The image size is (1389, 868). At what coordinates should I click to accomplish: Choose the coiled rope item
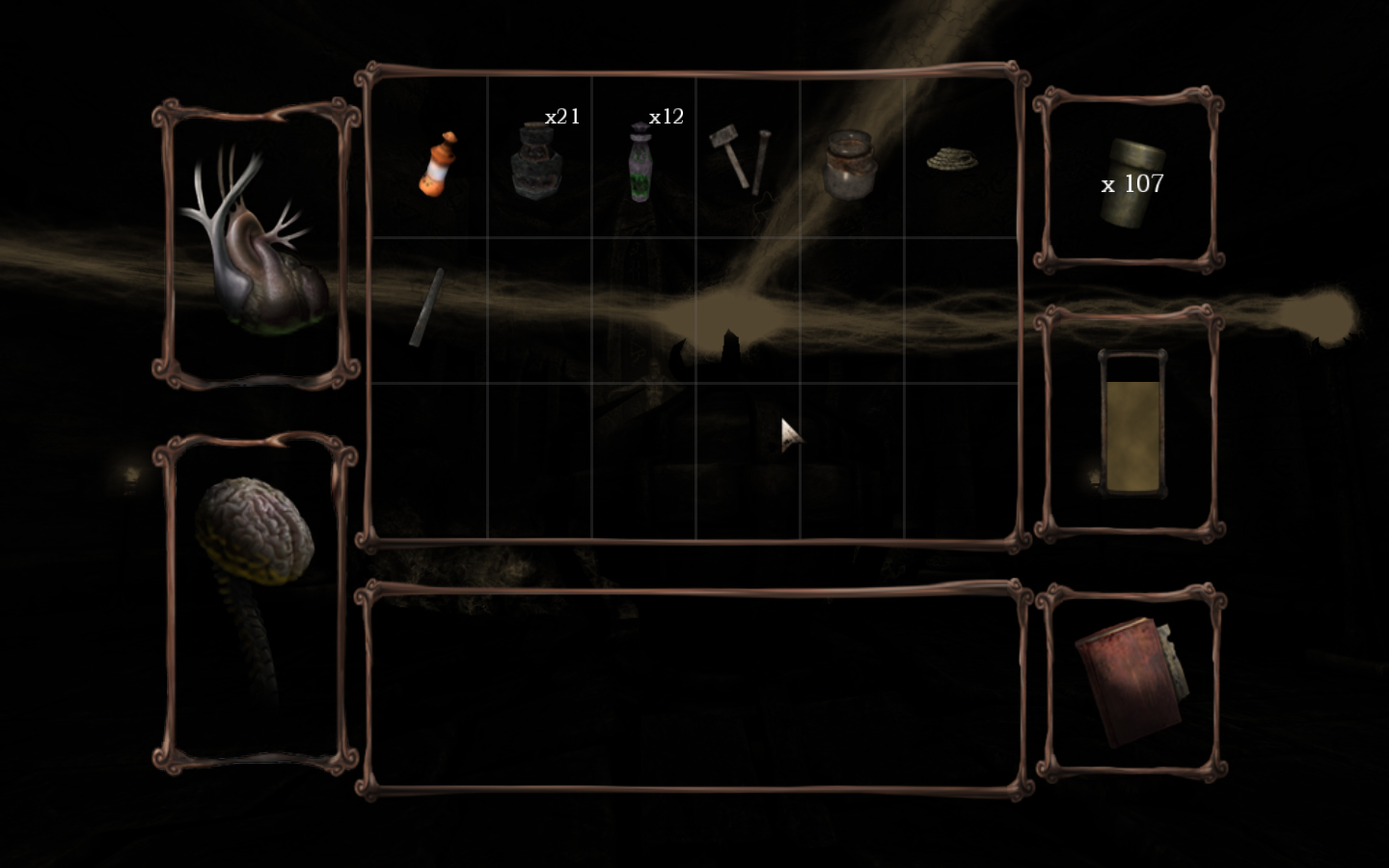(x=949, y=160)
